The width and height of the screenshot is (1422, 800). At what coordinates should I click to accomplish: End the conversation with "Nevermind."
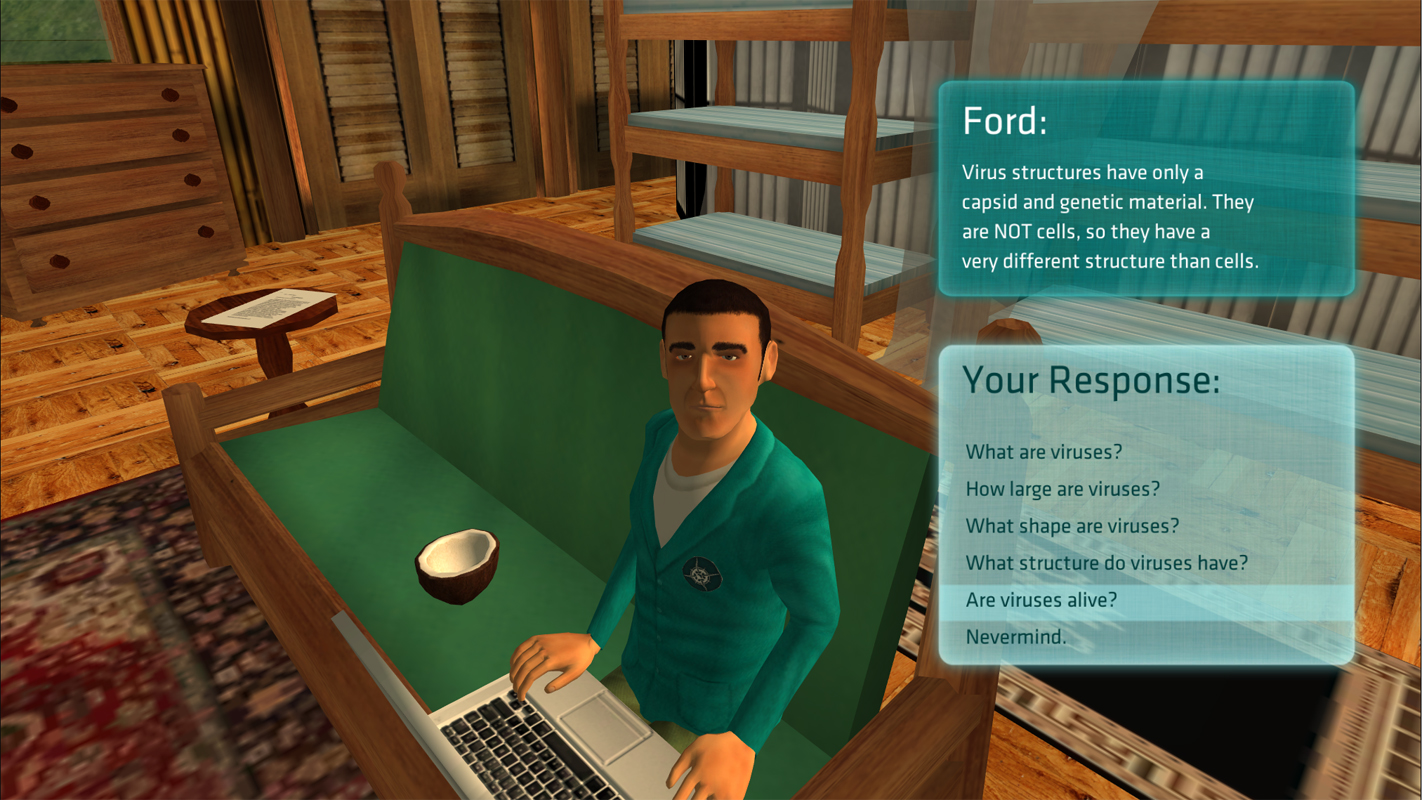[1016, 637]
